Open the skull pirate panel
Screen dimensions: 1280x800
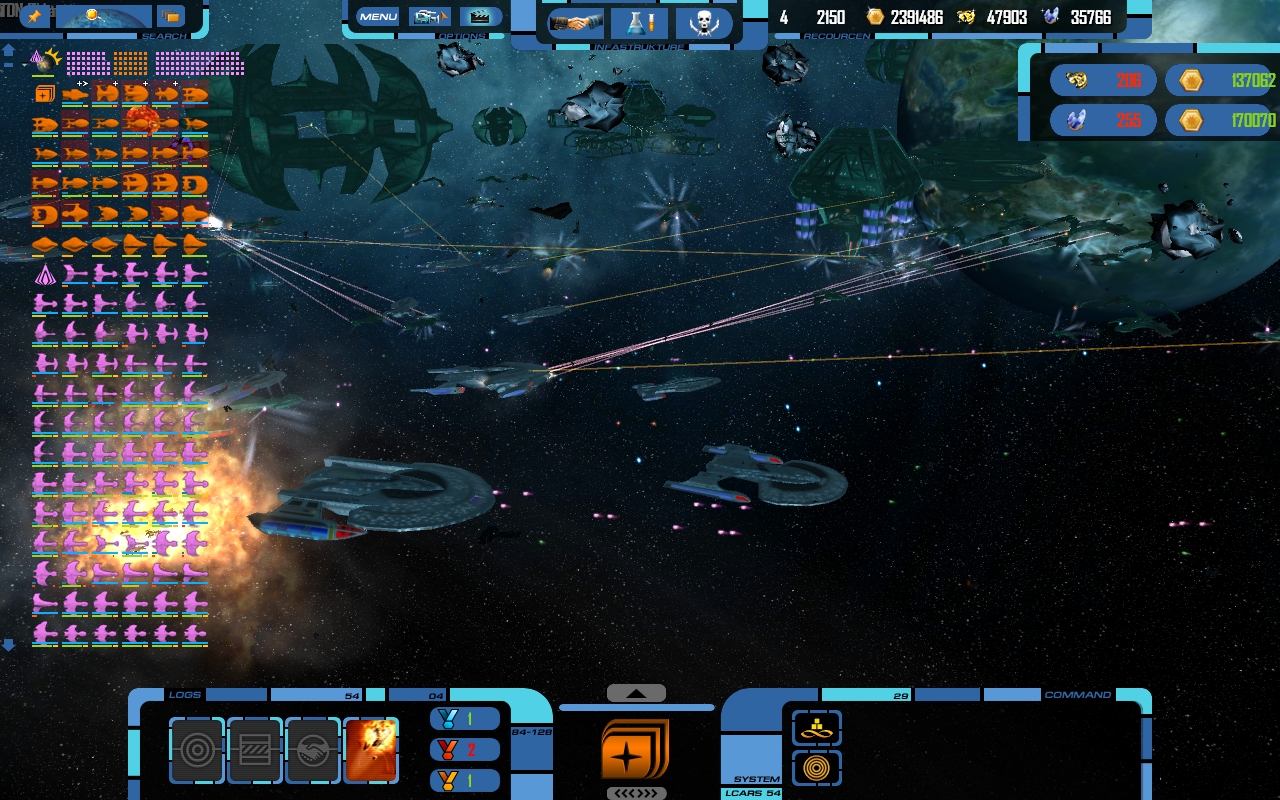pyautogui.click(x=703, y=22)
